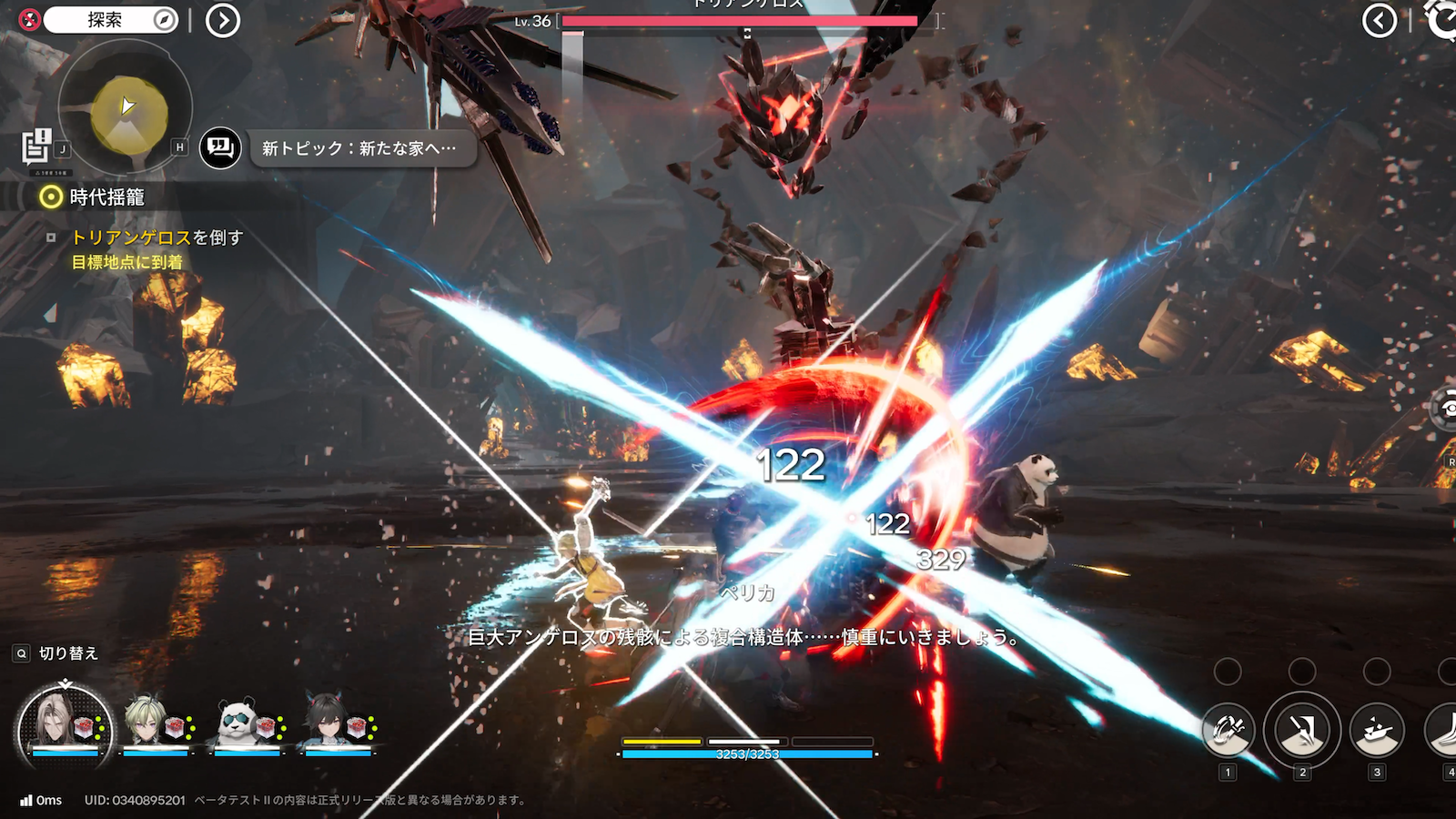Select the 時代揺籠 quest tracker title
Image resolution: width=1456 pixels, height=819 pixels.
coord(106,197)
